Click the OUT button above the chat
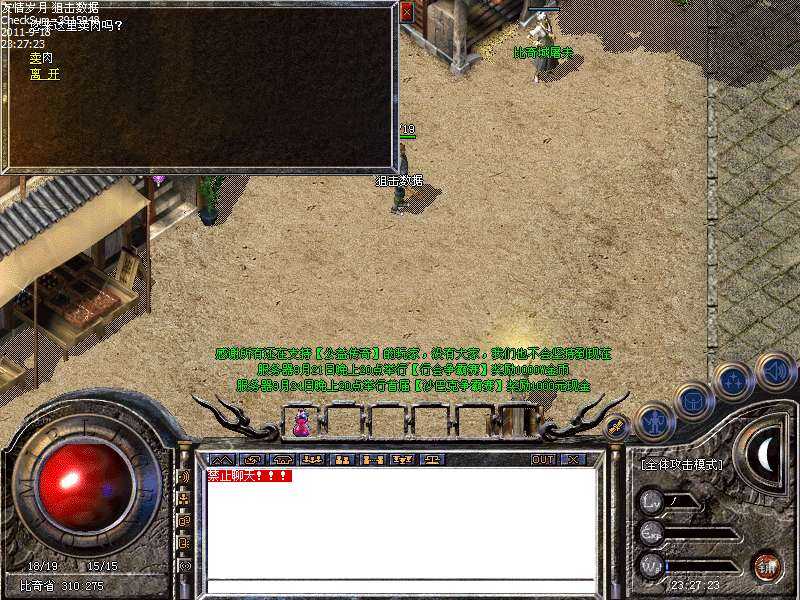The image size is (800, 600). 543,460
